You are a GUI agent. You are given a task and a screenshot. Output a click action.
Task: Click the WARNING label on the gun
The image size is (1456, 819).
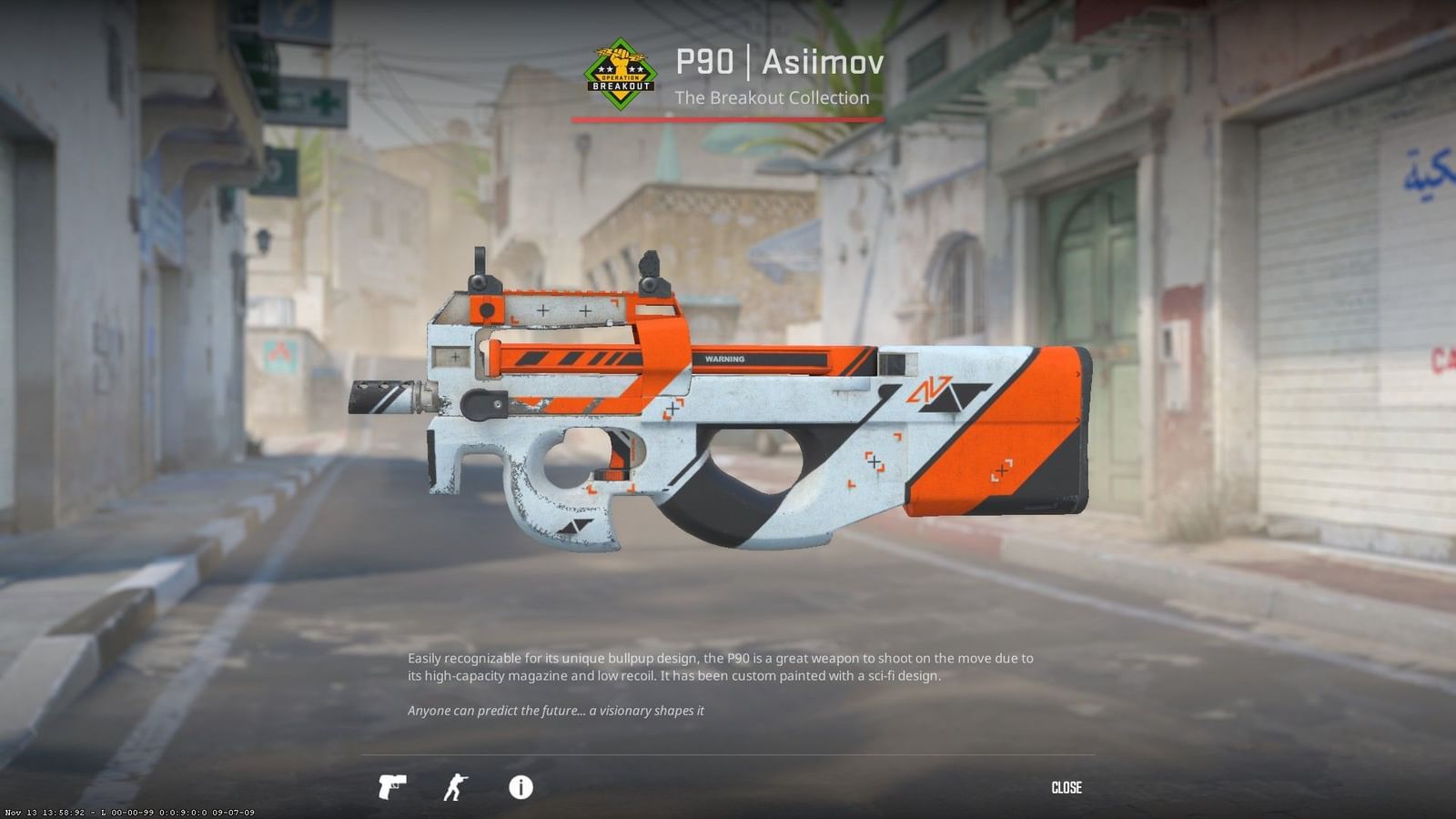[723, 360]
